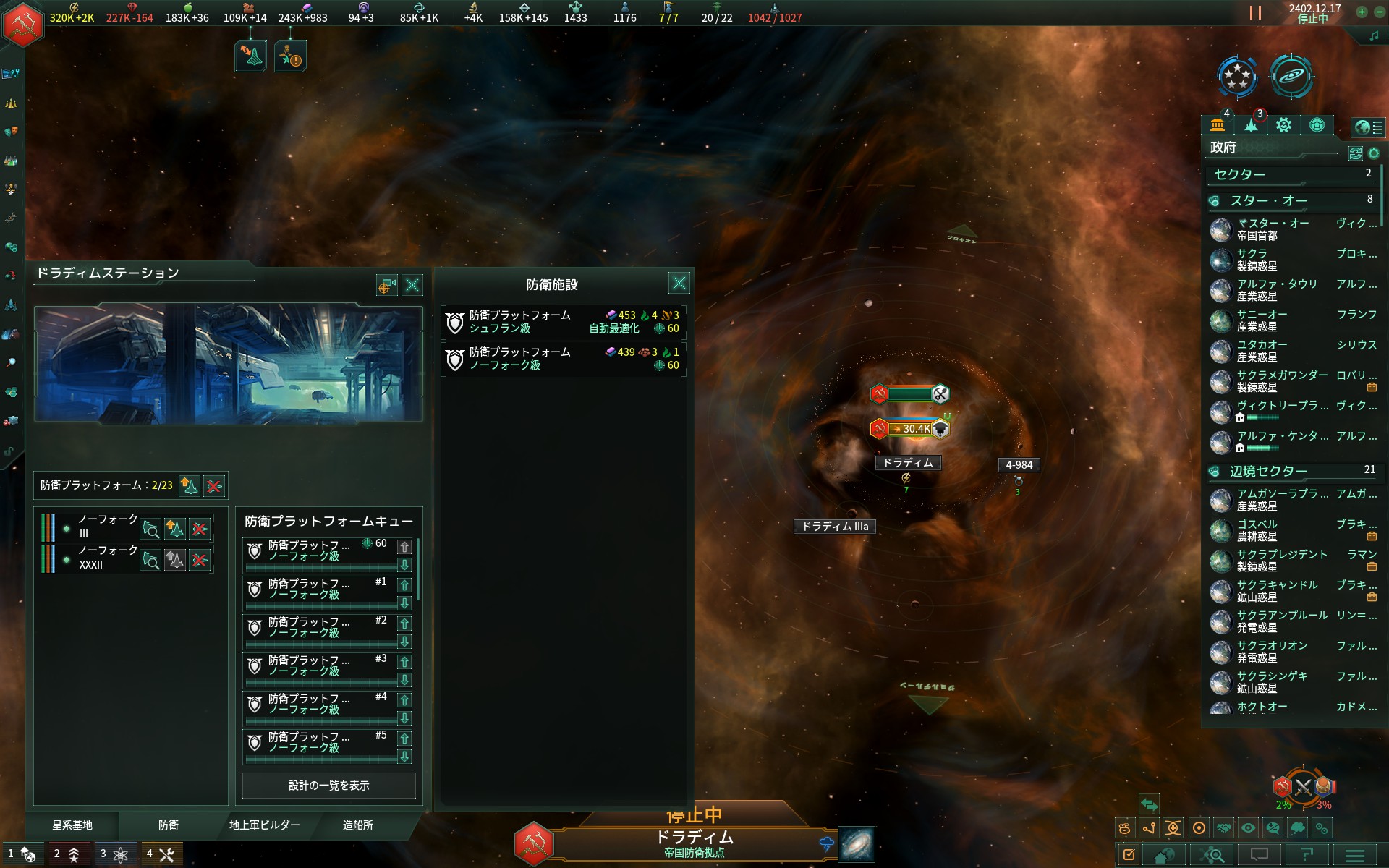Toggle the game pause button

(1255, 13)
